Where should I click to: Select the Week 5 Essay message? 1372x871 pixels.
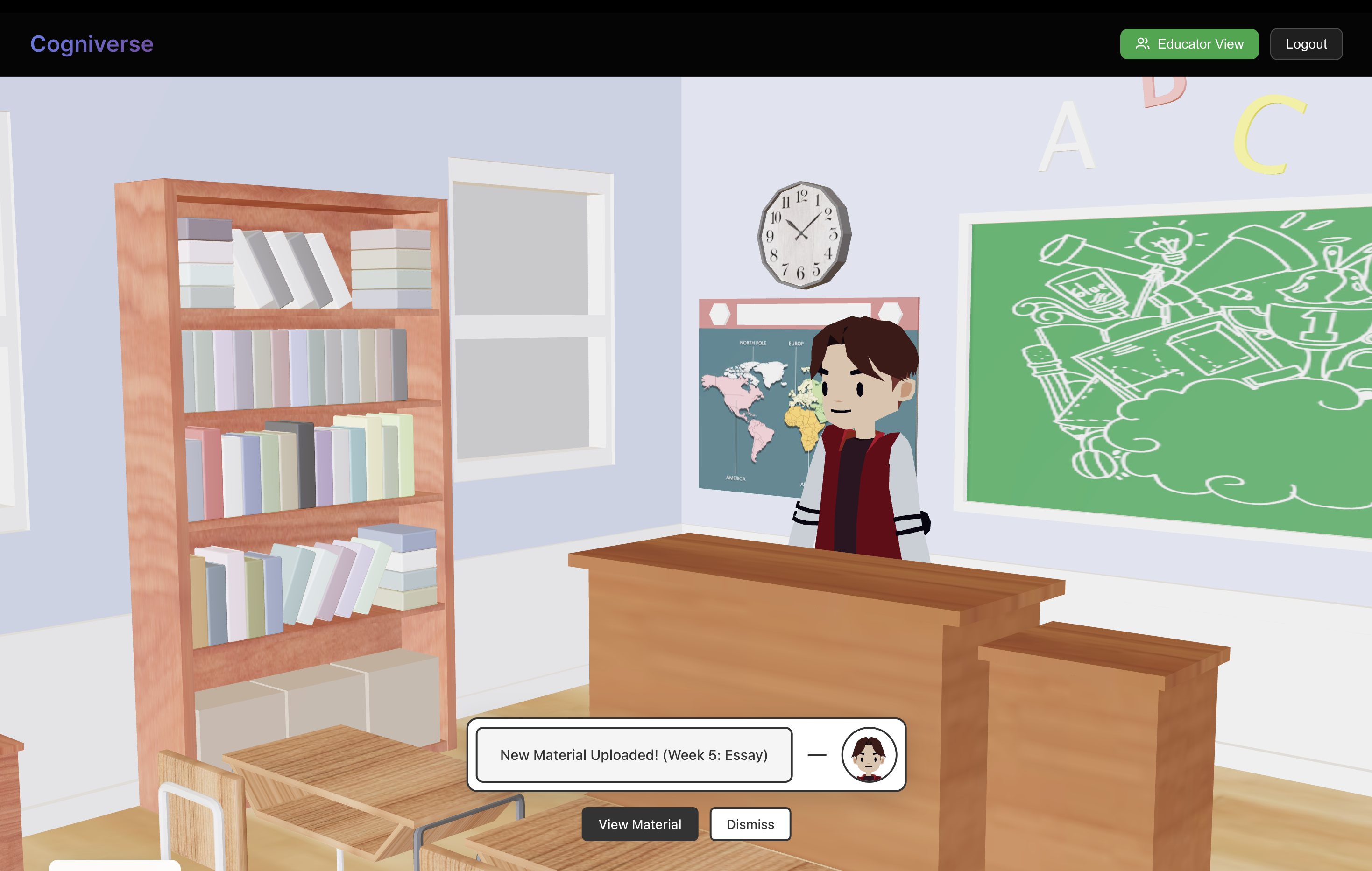coord(634,754)
